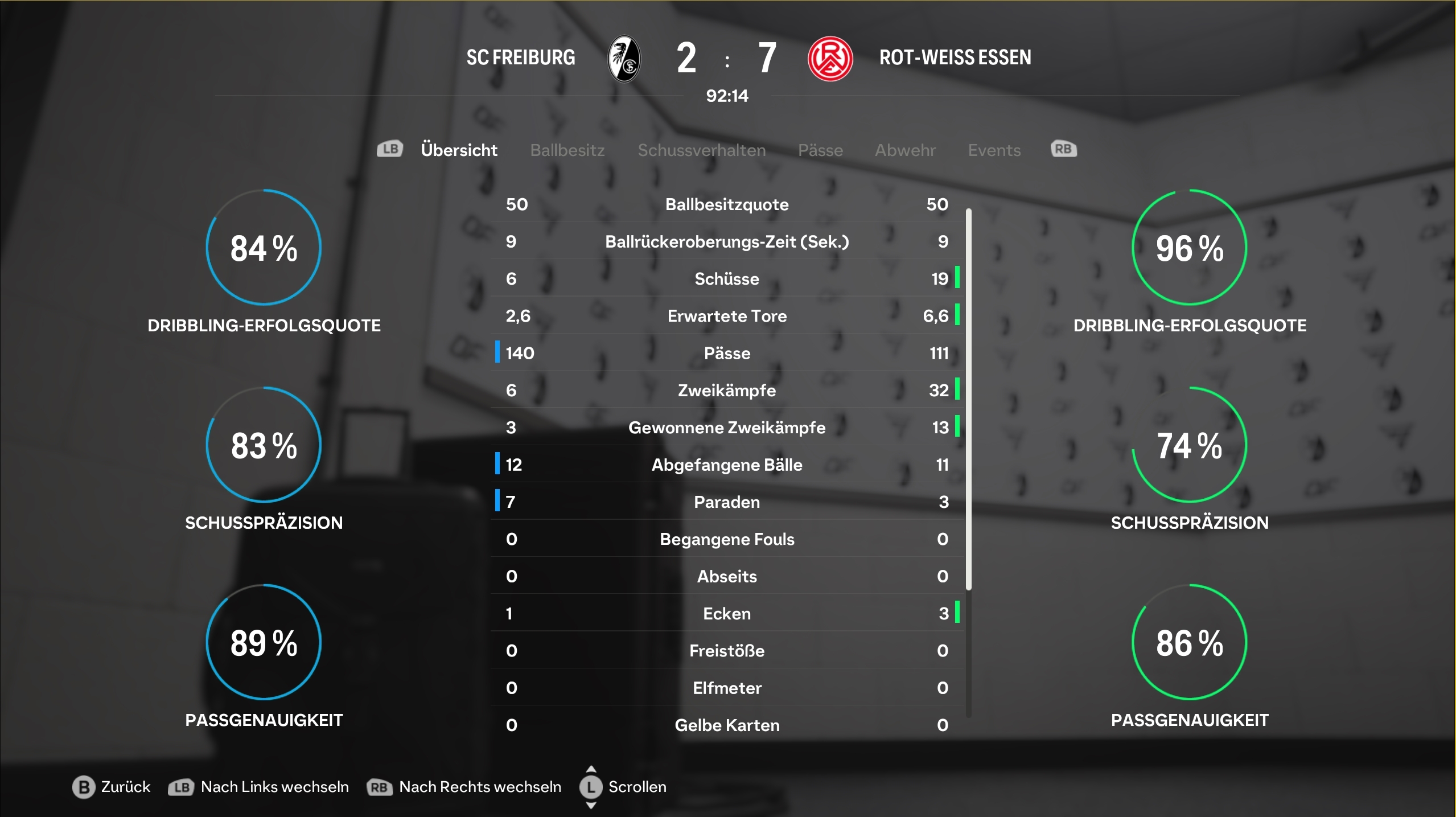1456x817 pixels.
Task: Select the Gelbe Karten row
Action: pyautogui.click(x=727, y=725)
